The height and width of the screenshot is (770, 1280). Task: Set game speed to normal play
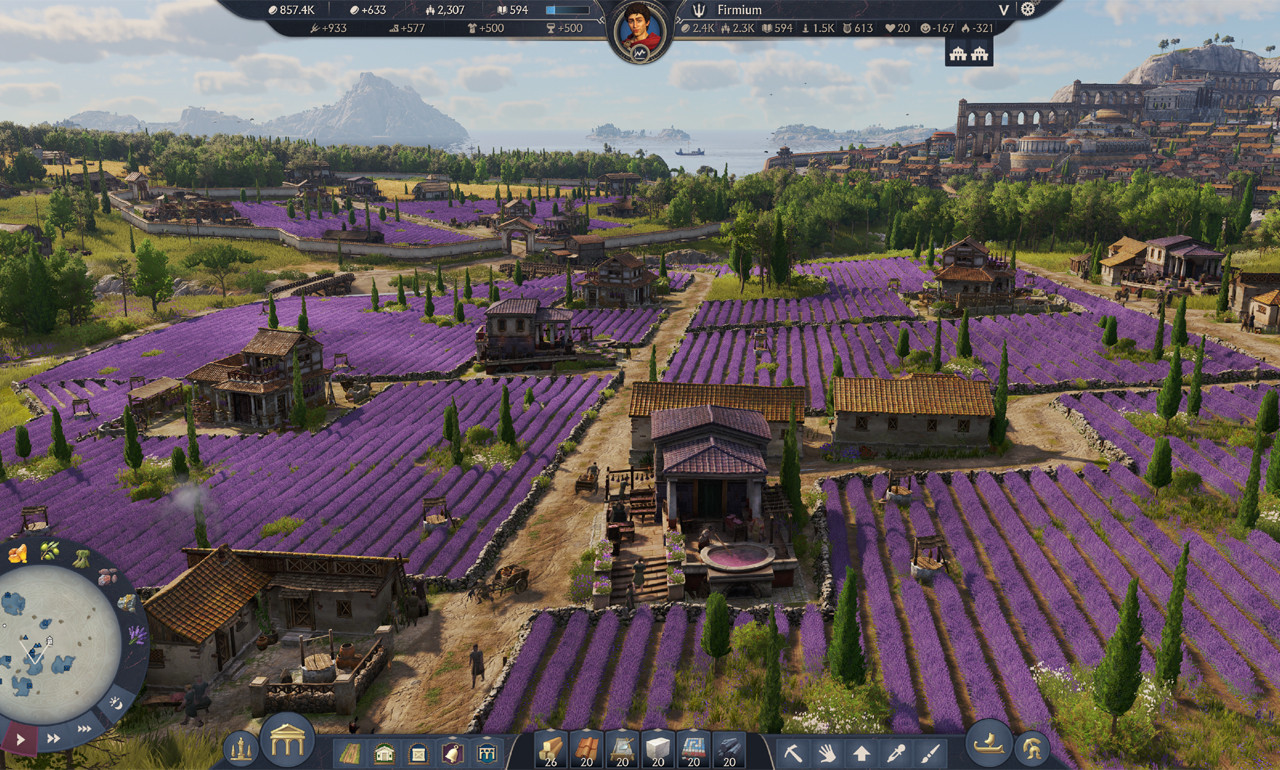click(x=18, y=740)
